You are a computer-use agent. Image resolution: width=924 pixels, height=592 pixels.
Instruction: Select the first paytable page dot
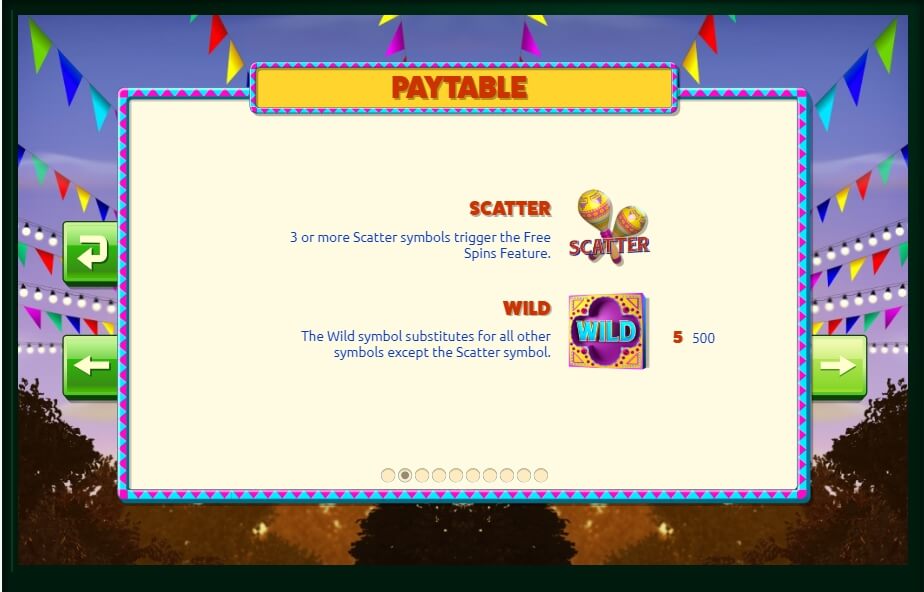(388, 475)
